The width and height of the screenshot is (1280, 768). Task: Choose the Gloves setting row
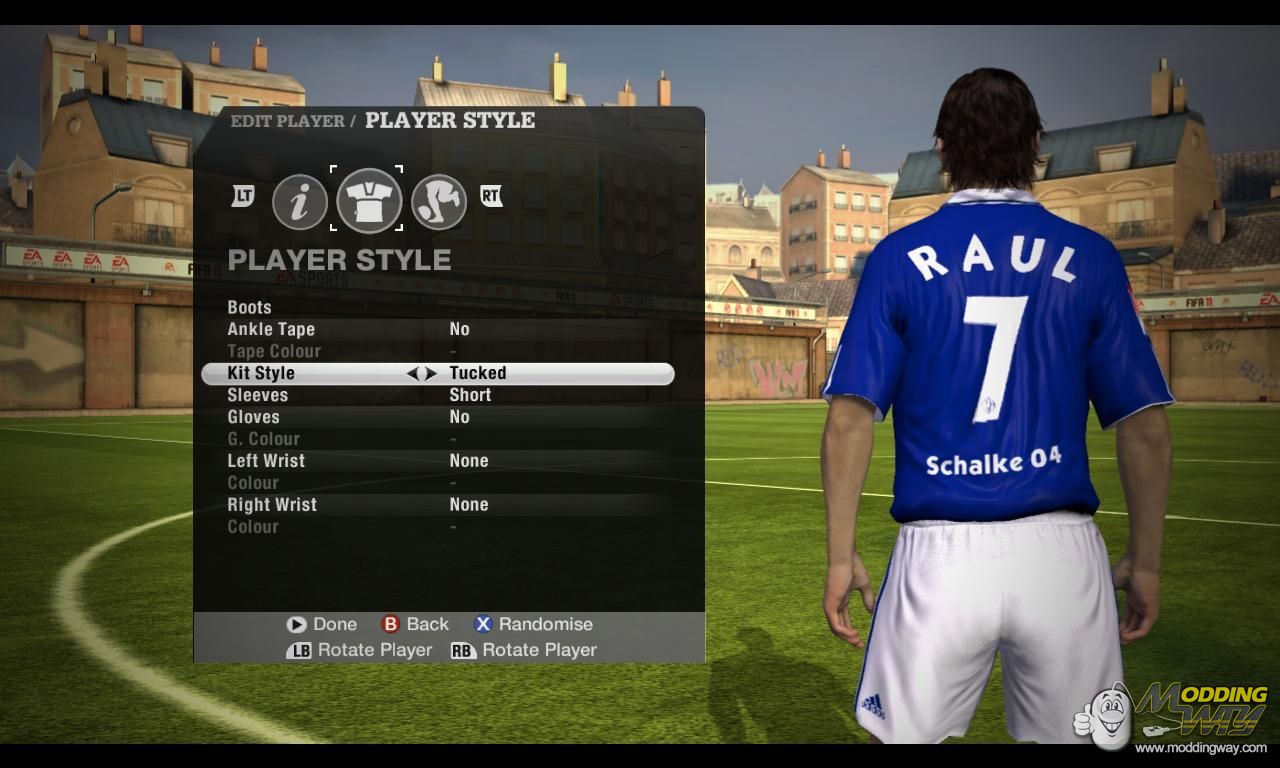pos(254,417)
